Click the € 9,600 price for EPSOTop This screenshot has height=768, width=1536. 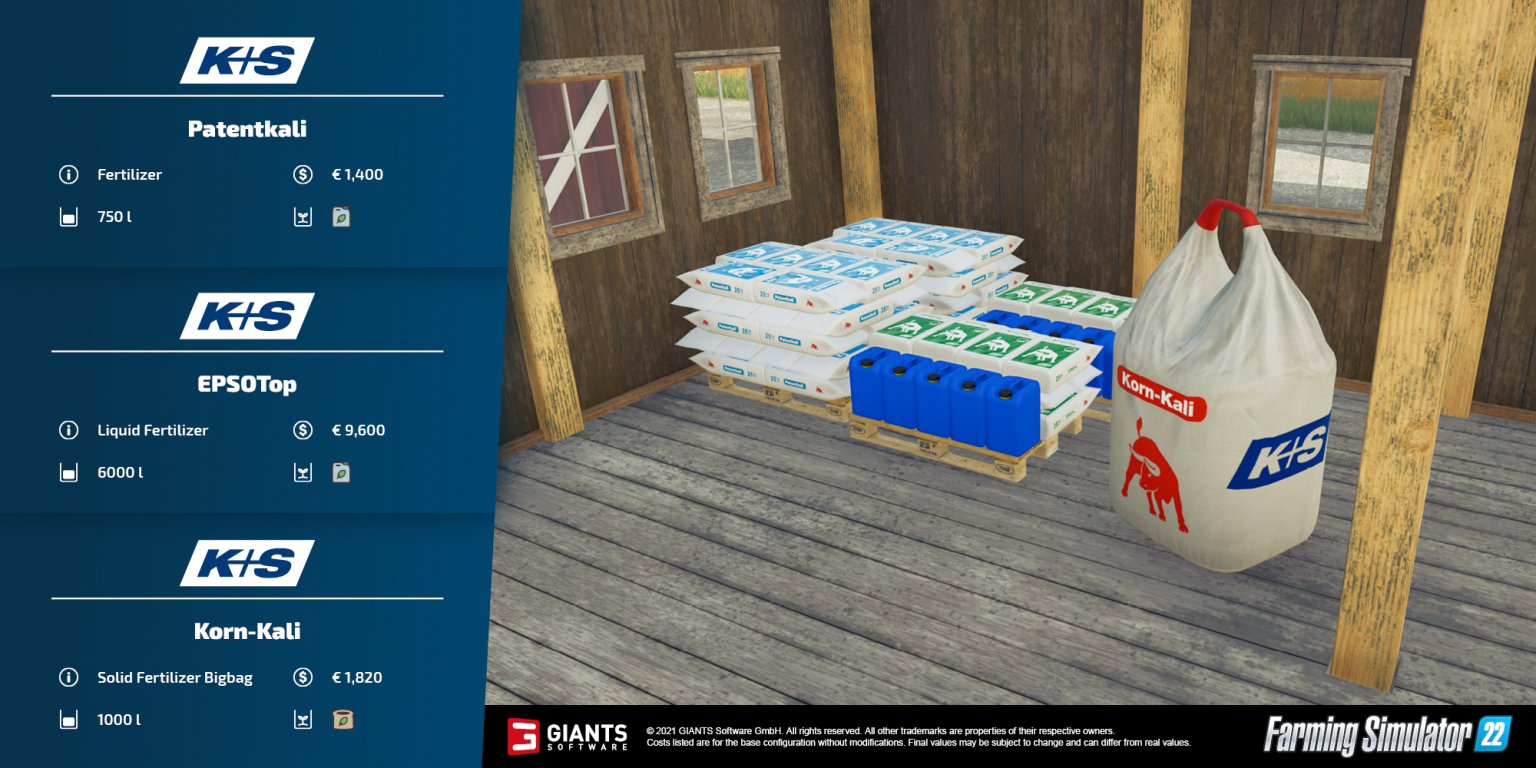coord(356,430)
